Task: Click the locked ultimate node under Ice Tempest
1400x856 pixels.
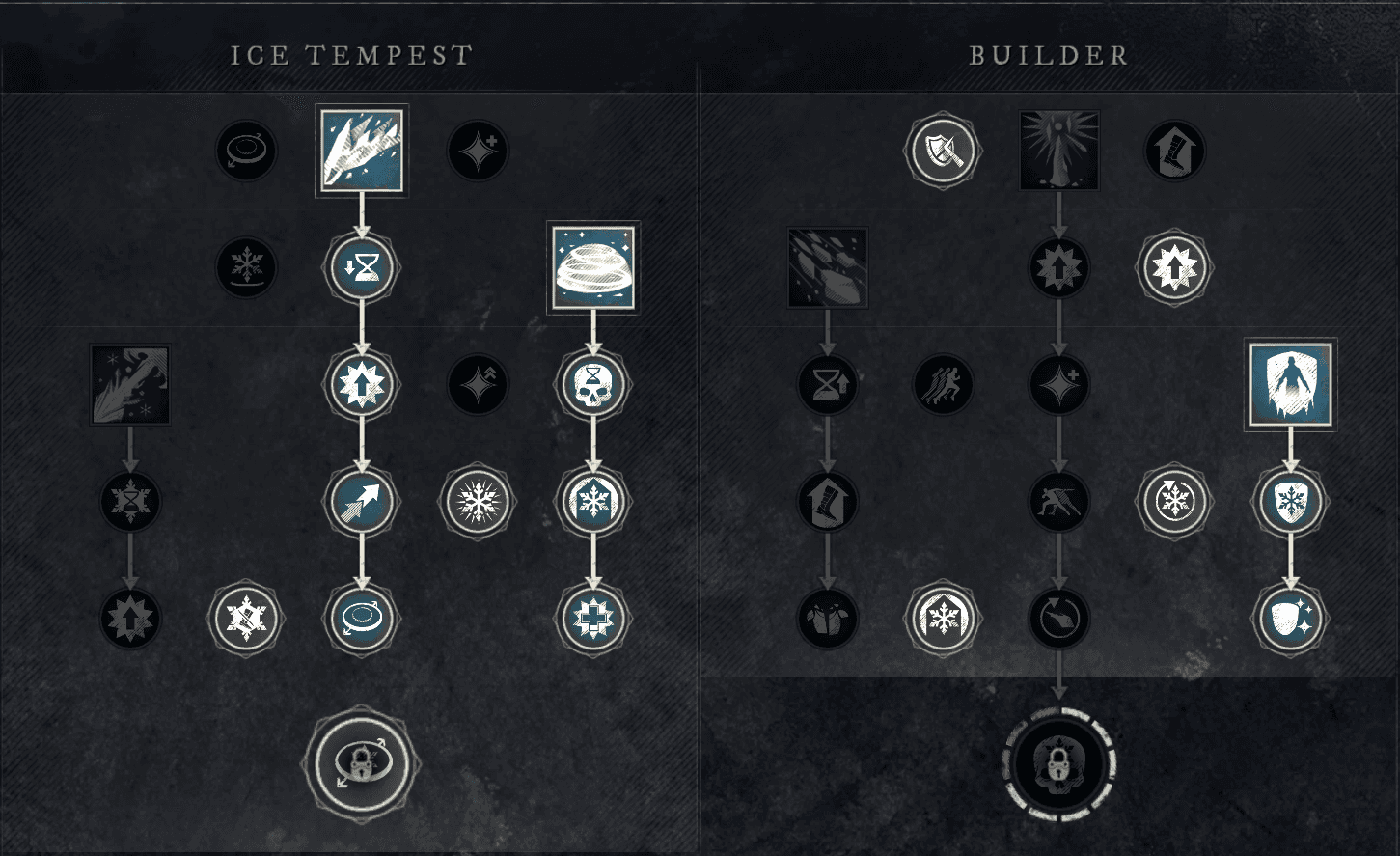Action: 361,762
